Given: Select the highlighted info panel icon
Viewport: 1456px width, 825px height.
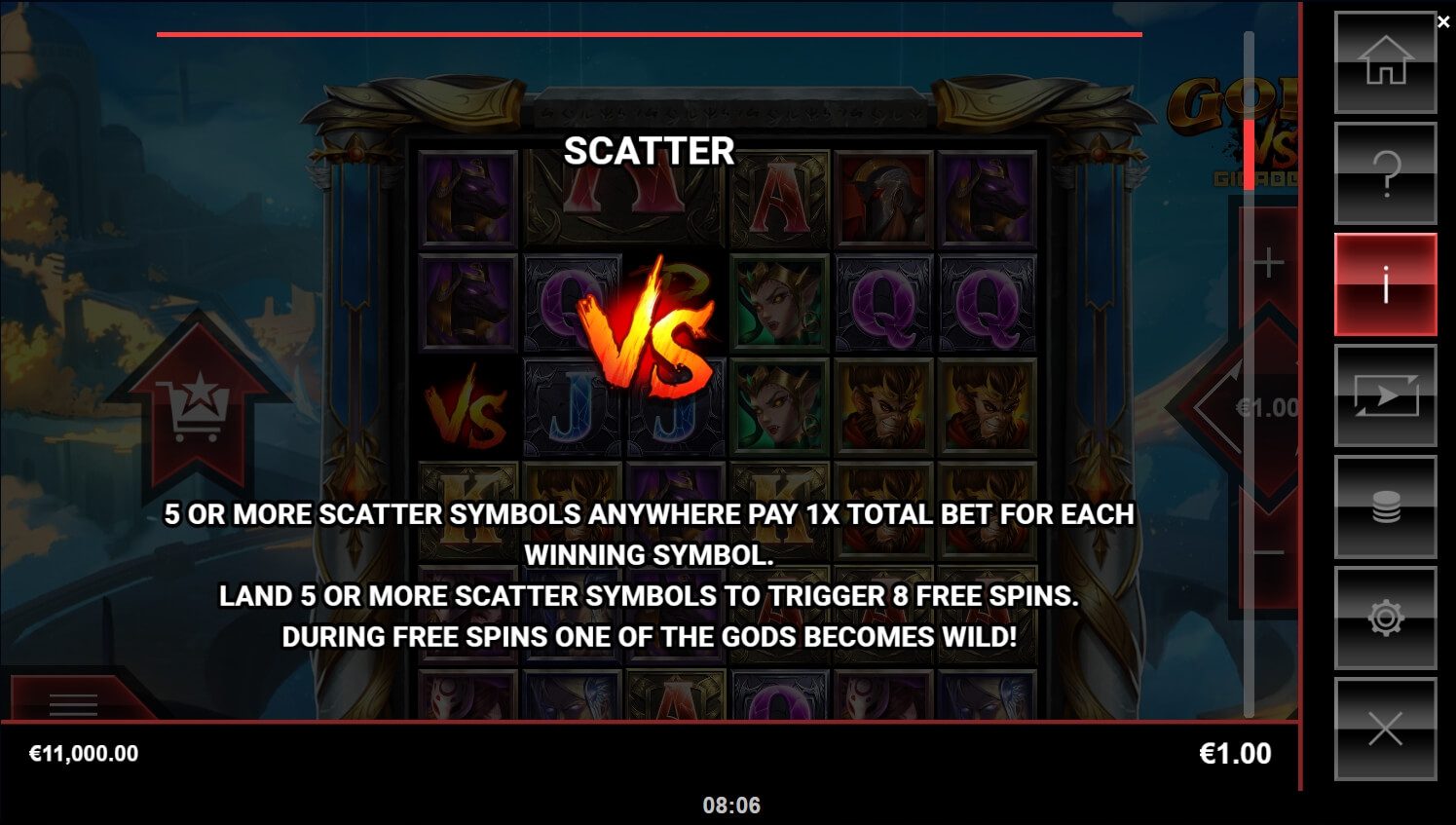Looking at the screenshot, I should (x=1385, y=285).
